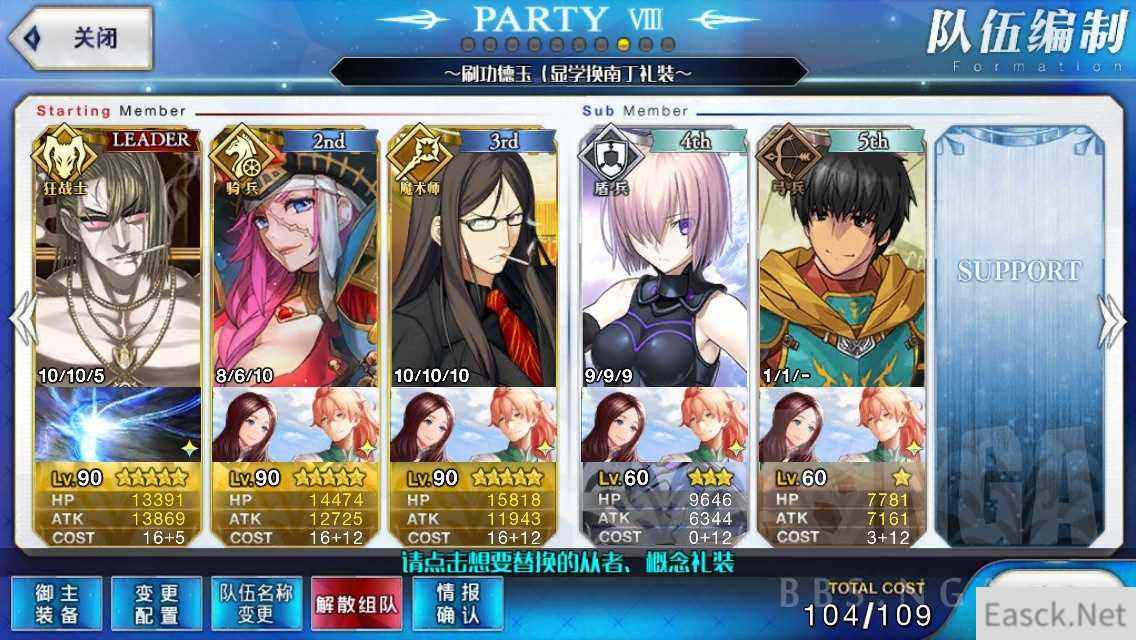
Task: Tap the empty SUPPORT slot
Action: (x=1019, y=330)
